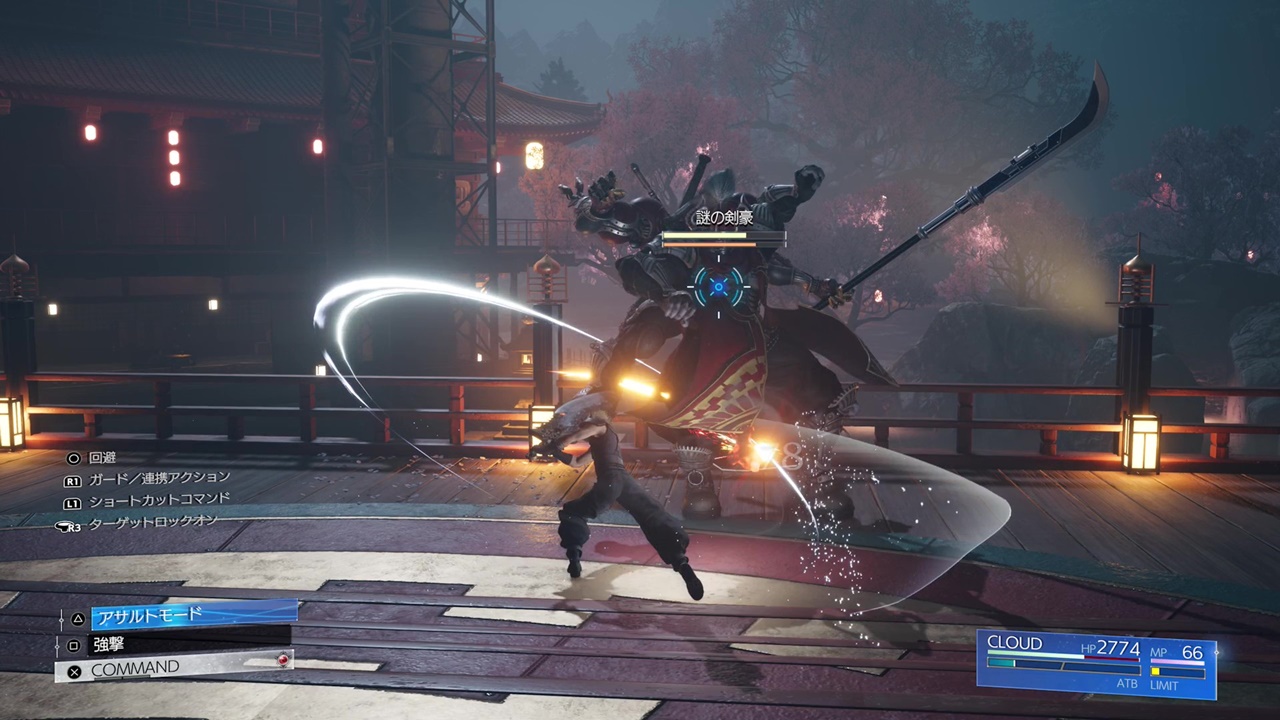Select the アサルトモード command entry
The height and width of the screenshot is (720, 1280).
pyautogui.click(x=195, y=614)
